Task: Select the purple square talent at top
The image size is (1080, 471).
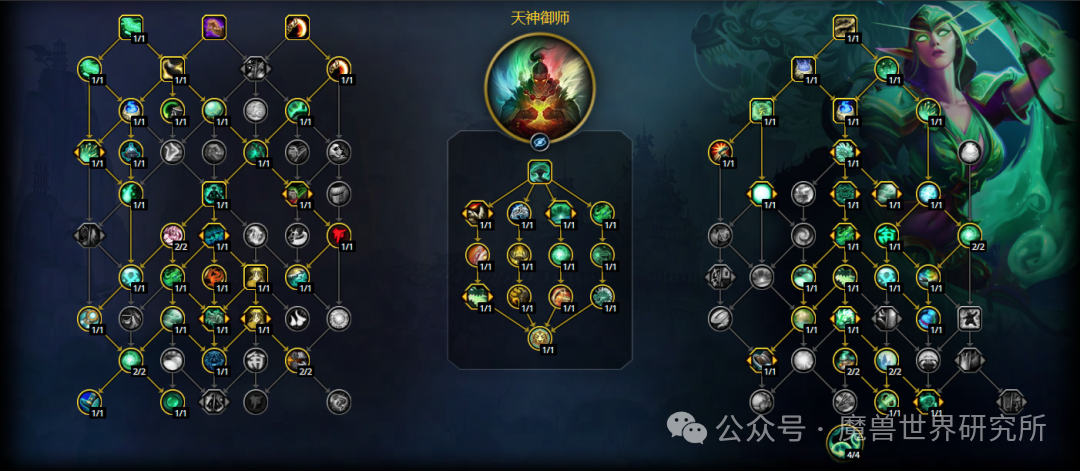Action: tap(214, 27)
